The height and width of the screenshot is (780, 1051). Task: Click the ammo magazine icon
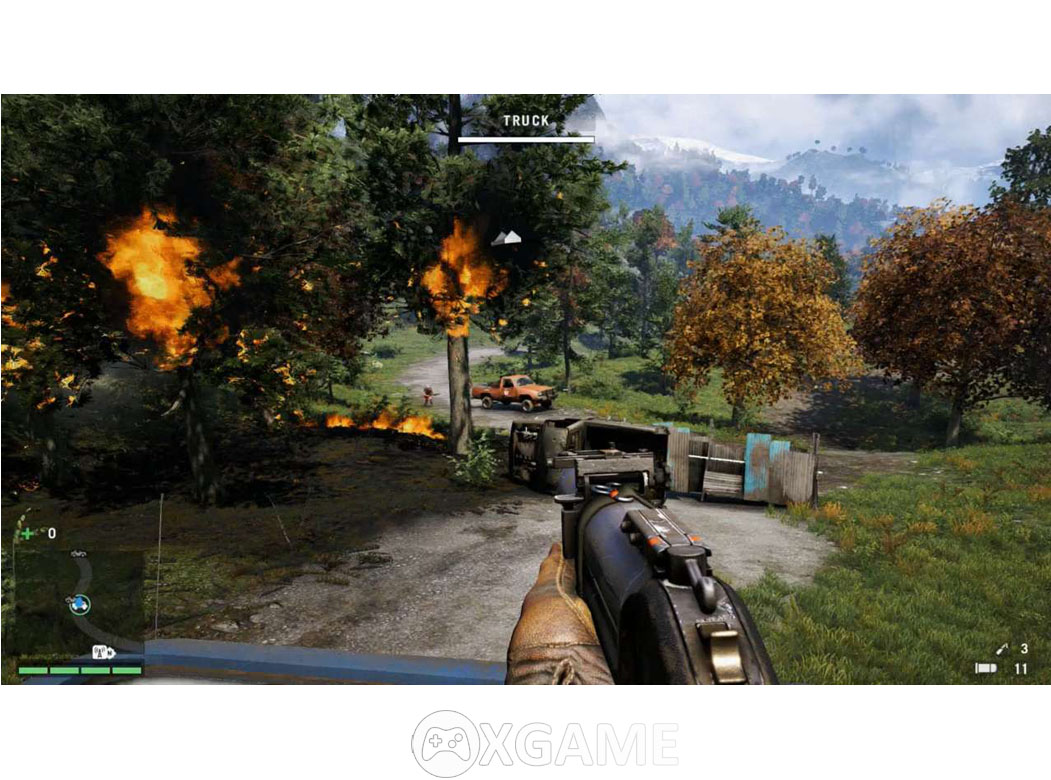(985, 668)
